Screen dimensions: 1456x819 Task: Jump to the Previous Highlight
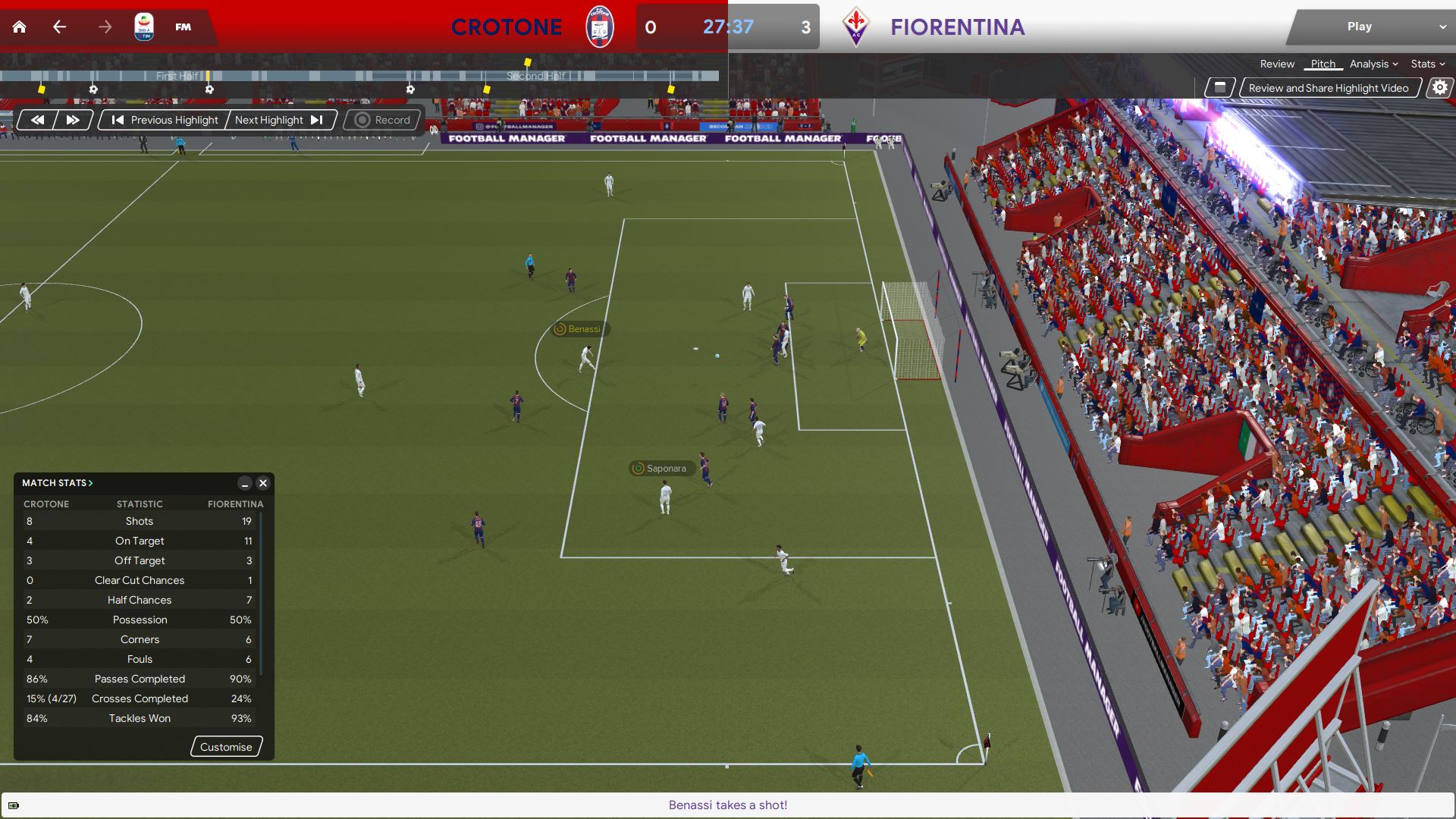165,120
